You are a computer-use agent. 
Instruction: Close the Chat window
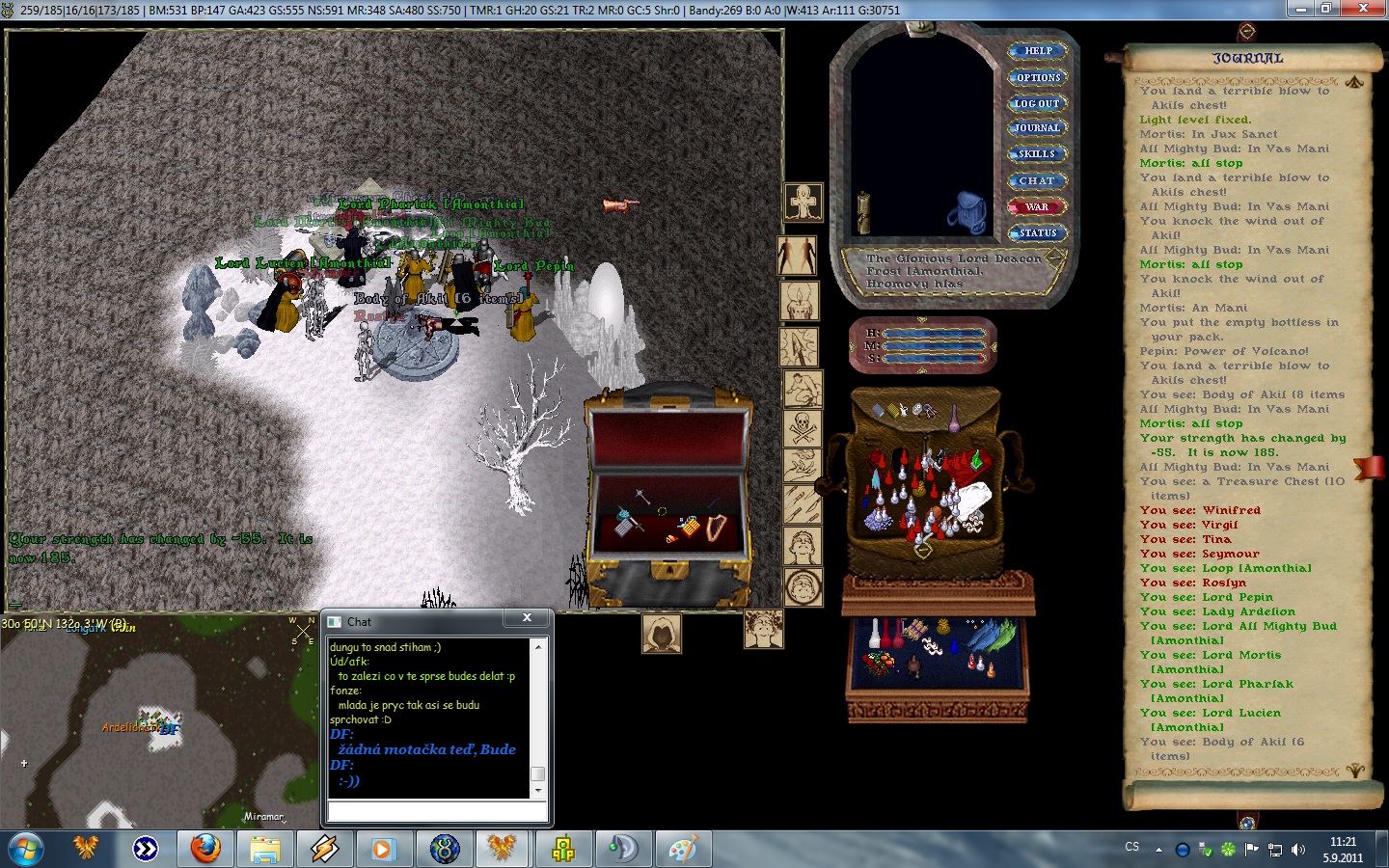(x=527, y=618)
